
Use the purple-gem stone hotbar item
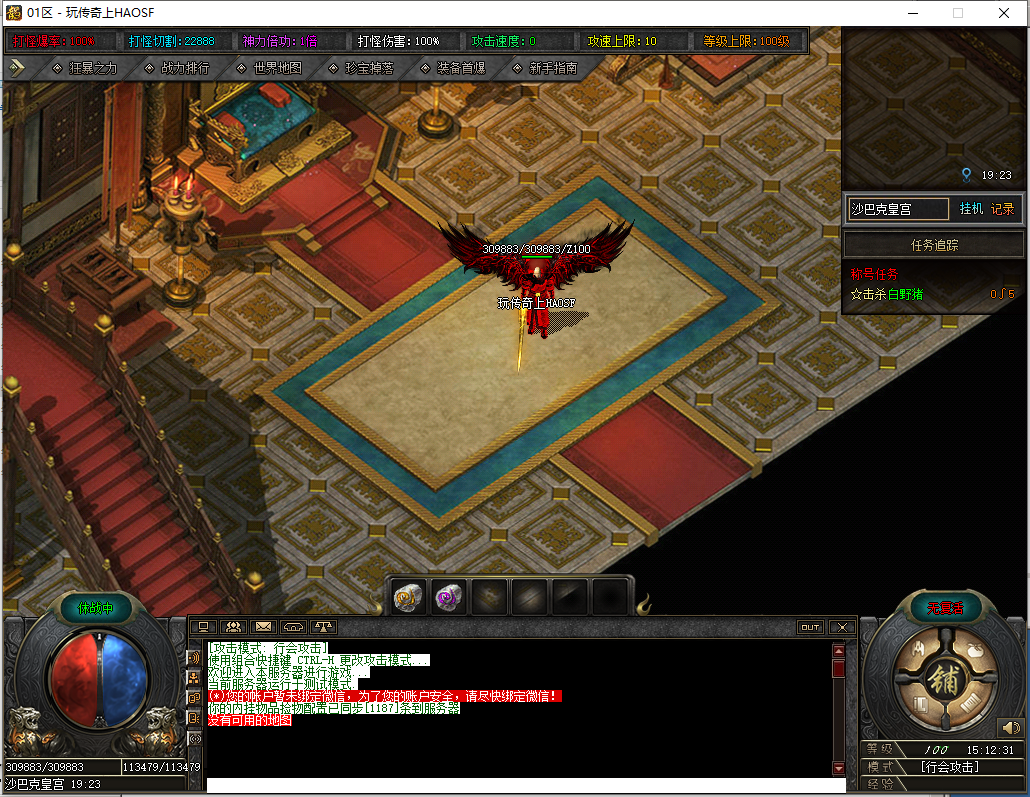[x=449, y=597]
